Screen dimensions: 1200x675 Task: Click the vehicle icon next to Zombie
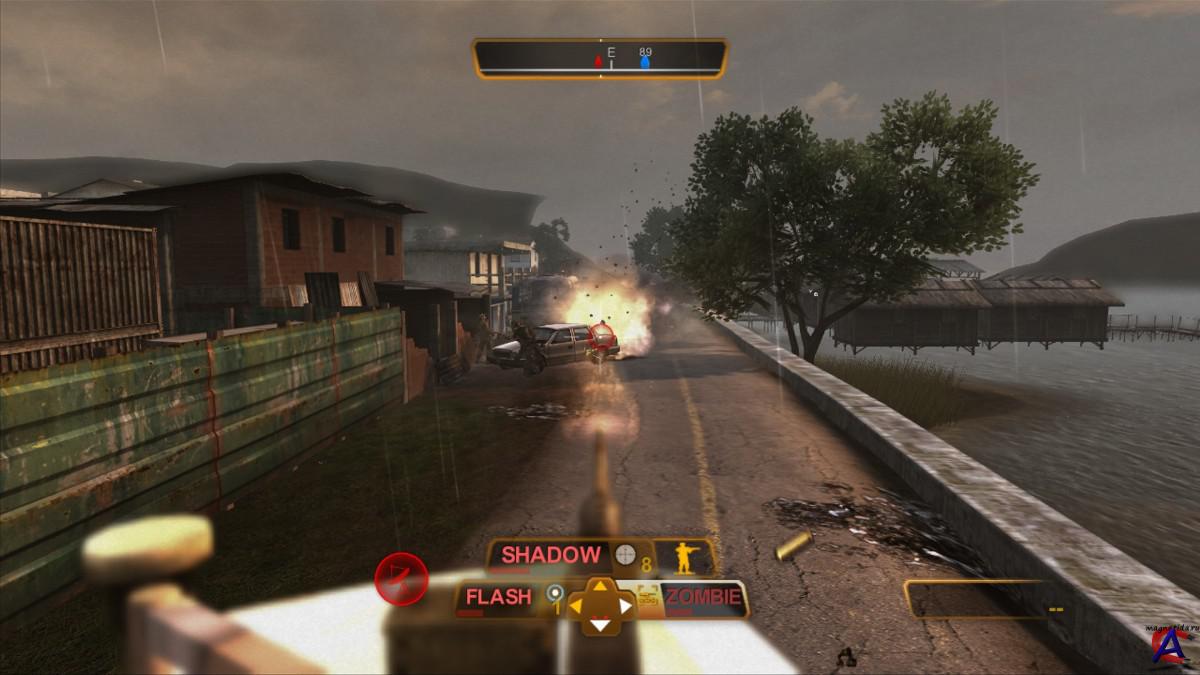click(x=648, y=598)
